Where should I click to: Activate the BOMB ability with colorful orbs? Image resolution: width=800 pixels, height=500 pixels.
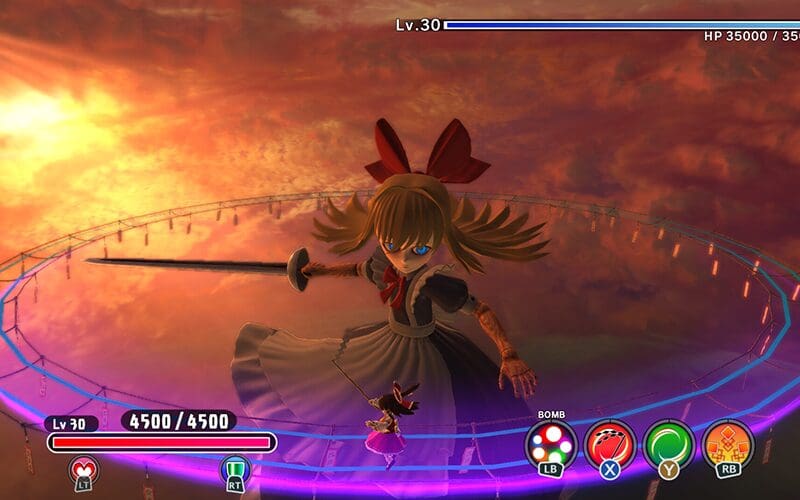tap(551, 443)
